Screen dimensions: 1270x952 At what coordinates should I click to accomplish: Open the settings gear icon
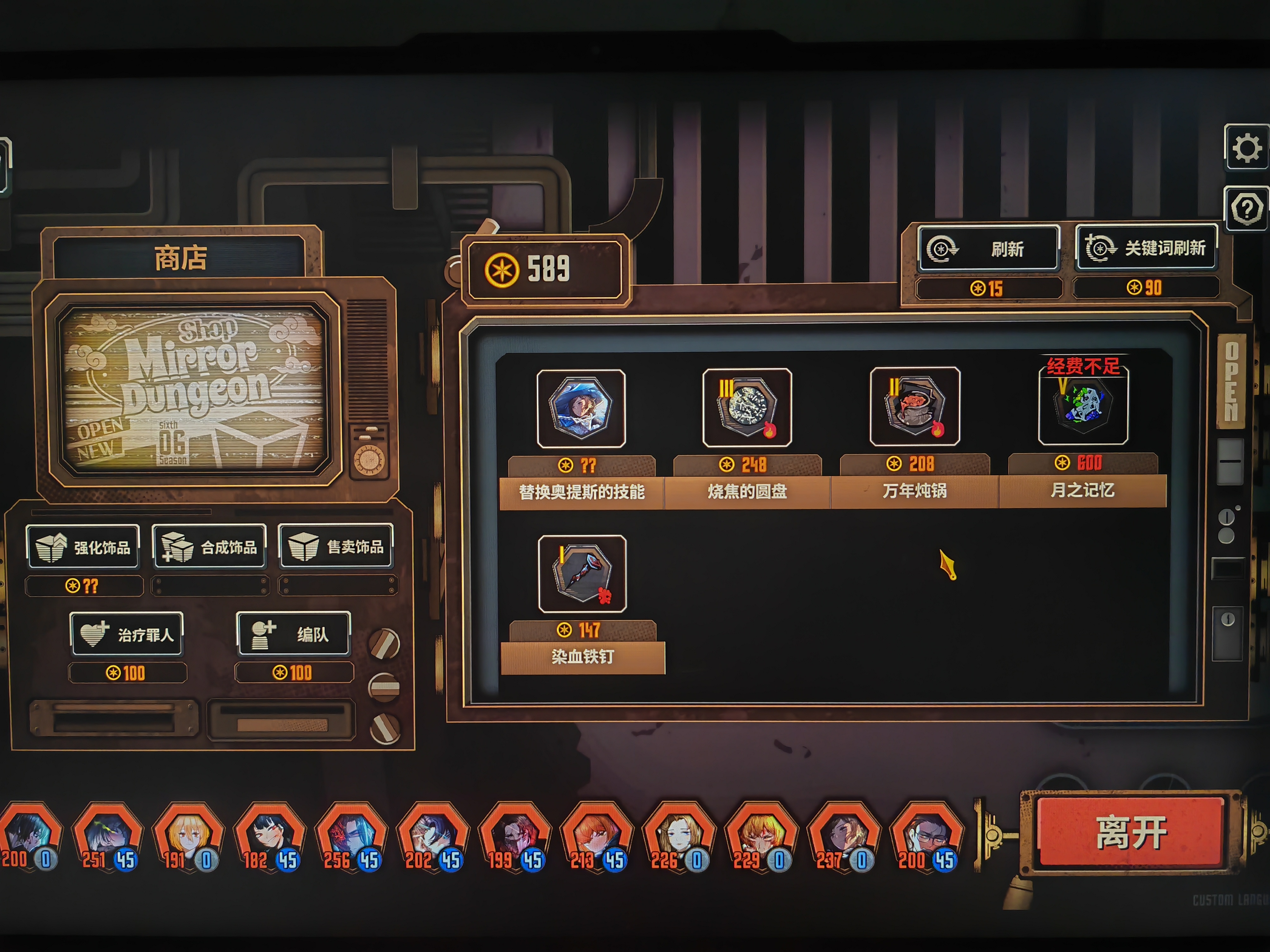click(1246, 148)
